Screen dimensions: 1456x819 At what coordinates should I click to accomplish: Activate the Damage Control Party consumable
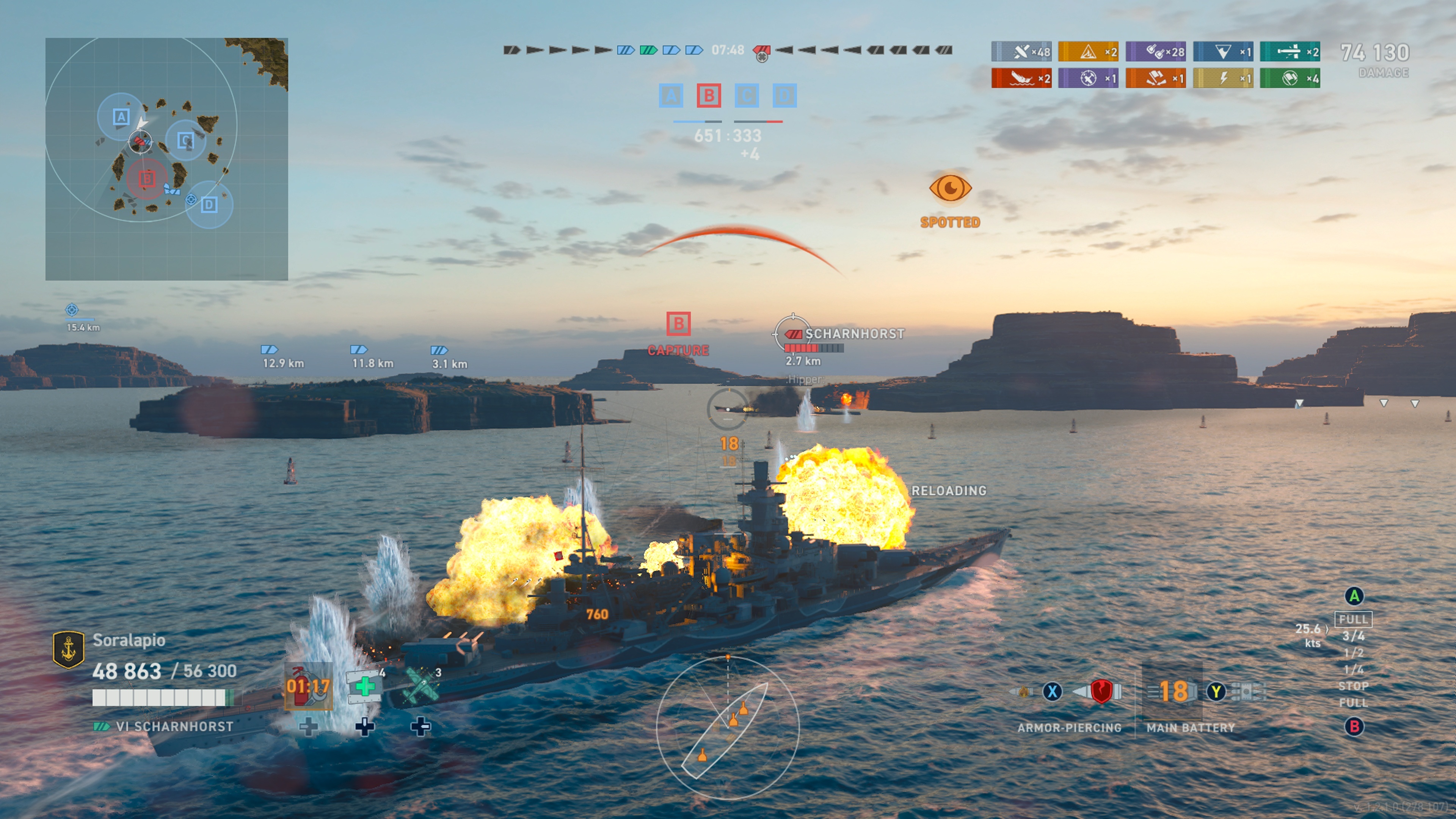pyautogui.click(x=308, y=686)
